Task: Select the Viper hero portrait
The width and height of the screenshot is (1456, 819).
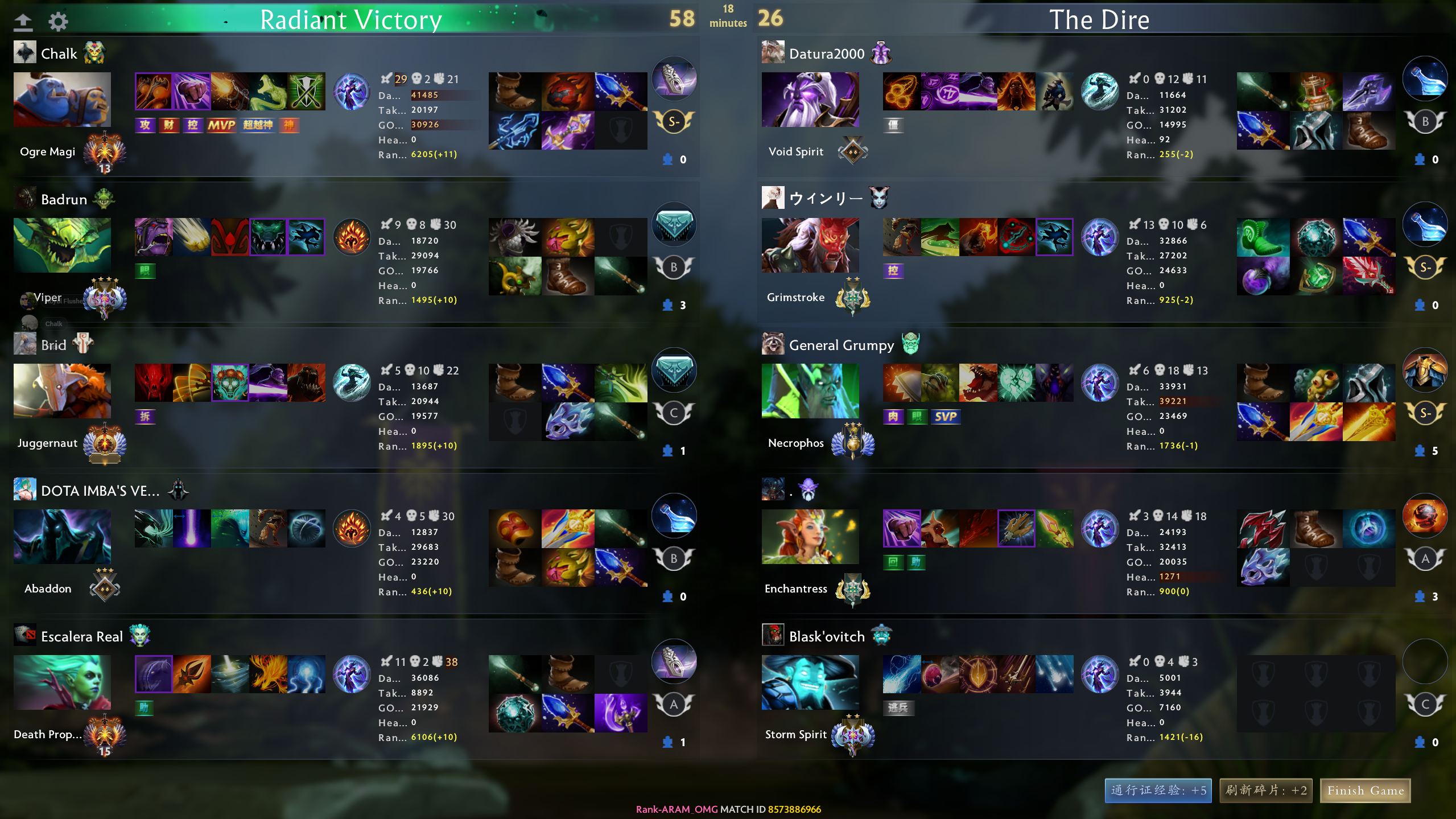Action: click(x=62, y=245)
